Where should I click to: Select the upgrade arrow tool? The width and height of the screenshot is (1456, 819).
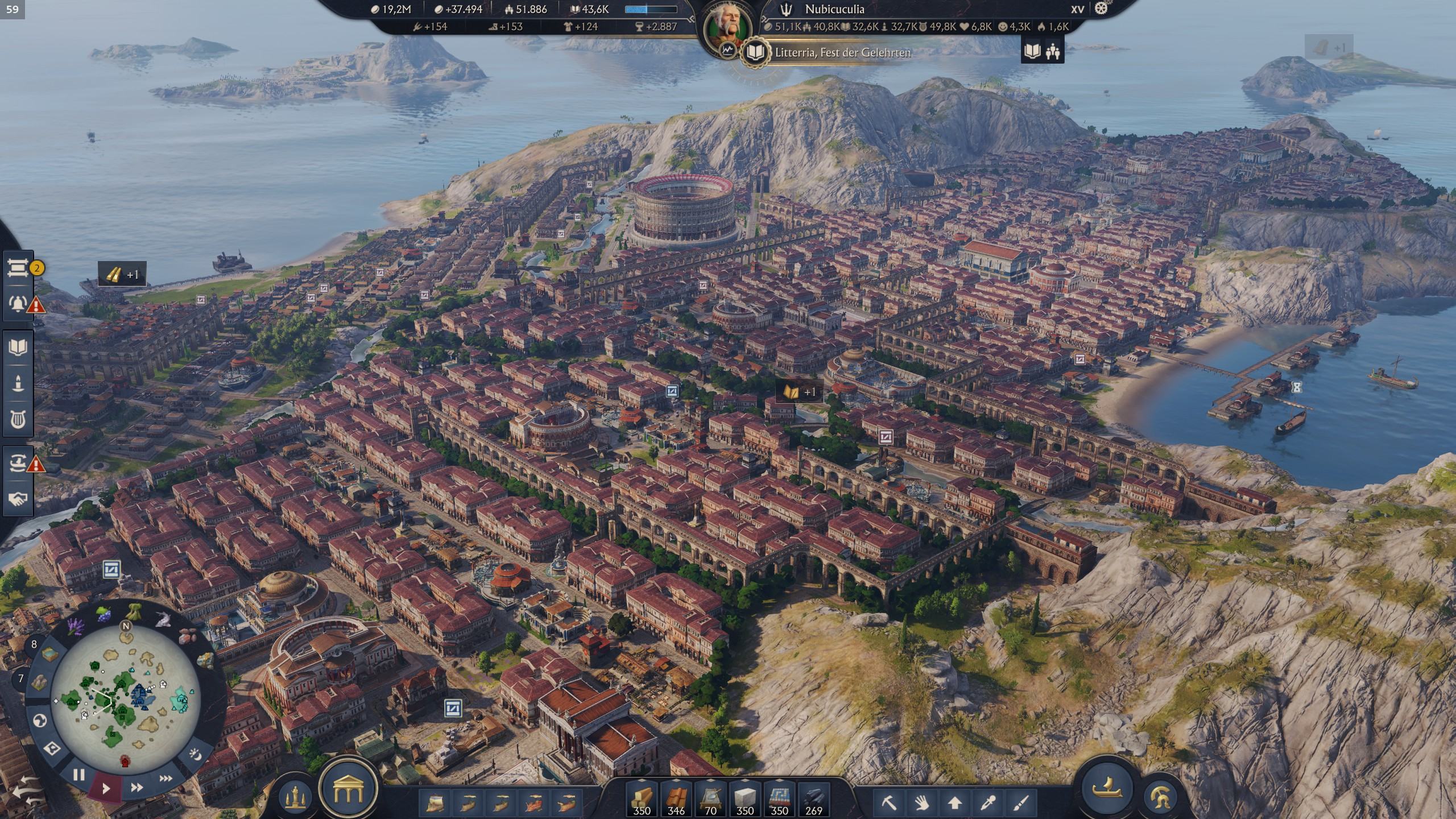955,803
